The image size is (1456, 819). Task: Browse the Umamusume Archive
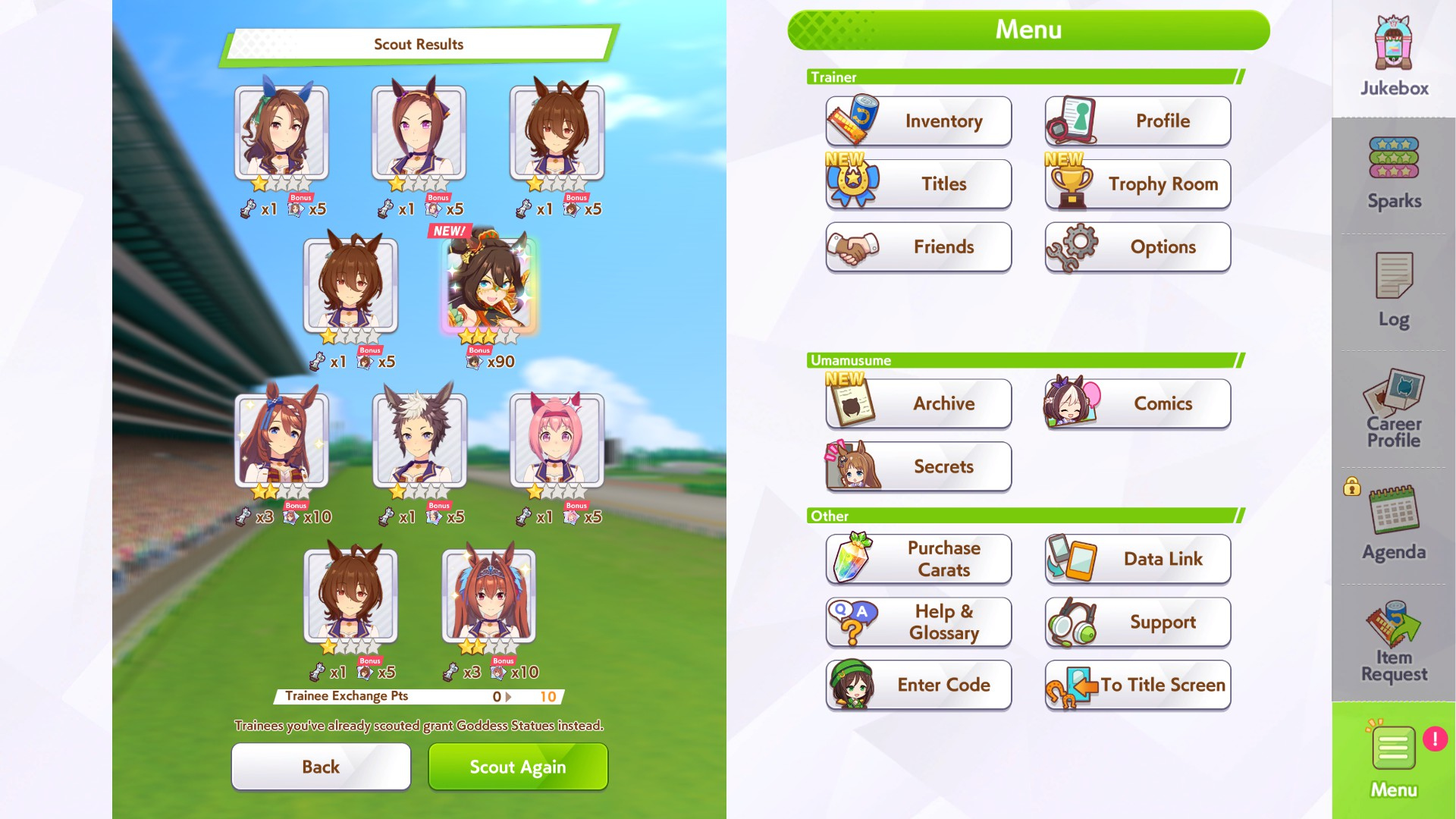(x=918, y=403)
